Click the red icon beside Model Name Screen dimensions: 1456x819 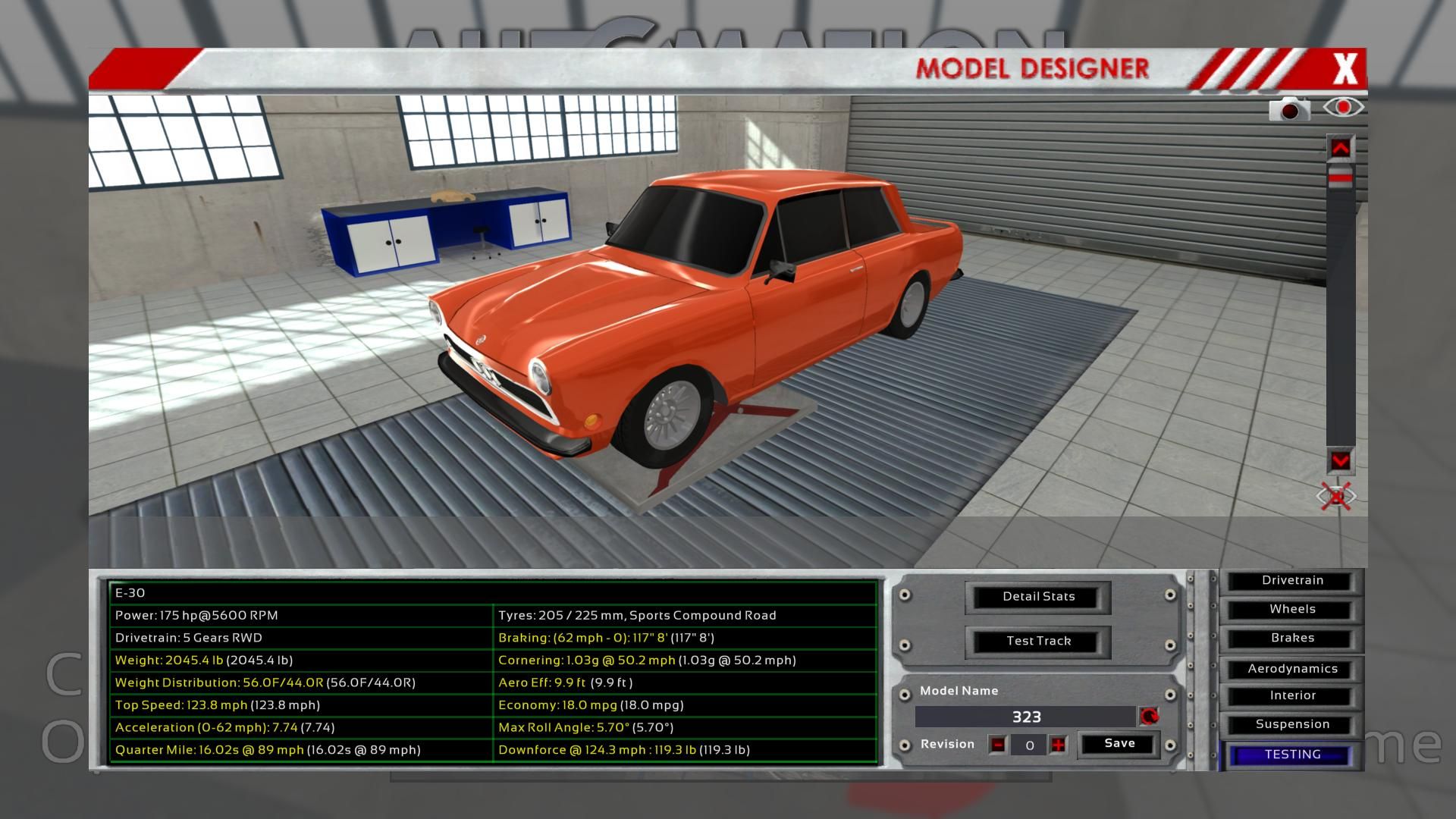(x=1149, y=717)
